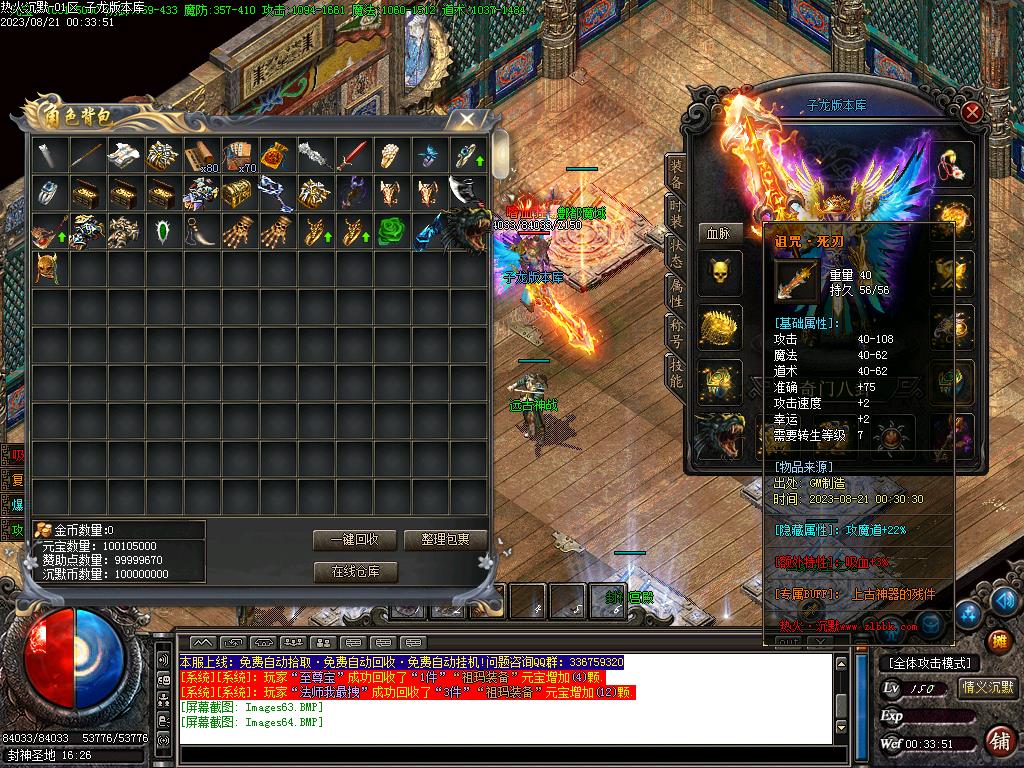This screenshot has height=768, width=1024.
Task: Click the golden skull equipment slot
Action: [x=719, y=274]
